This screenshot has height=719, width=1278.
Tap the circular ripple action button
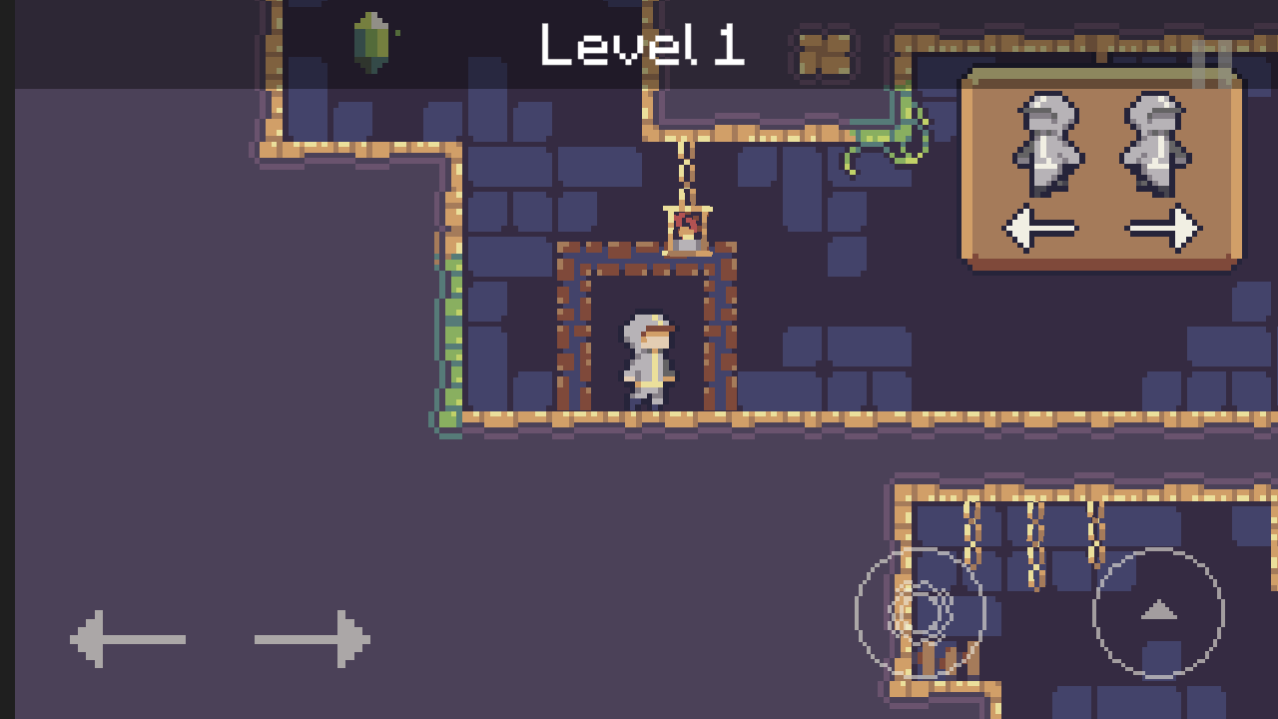(x=920, y=612)
